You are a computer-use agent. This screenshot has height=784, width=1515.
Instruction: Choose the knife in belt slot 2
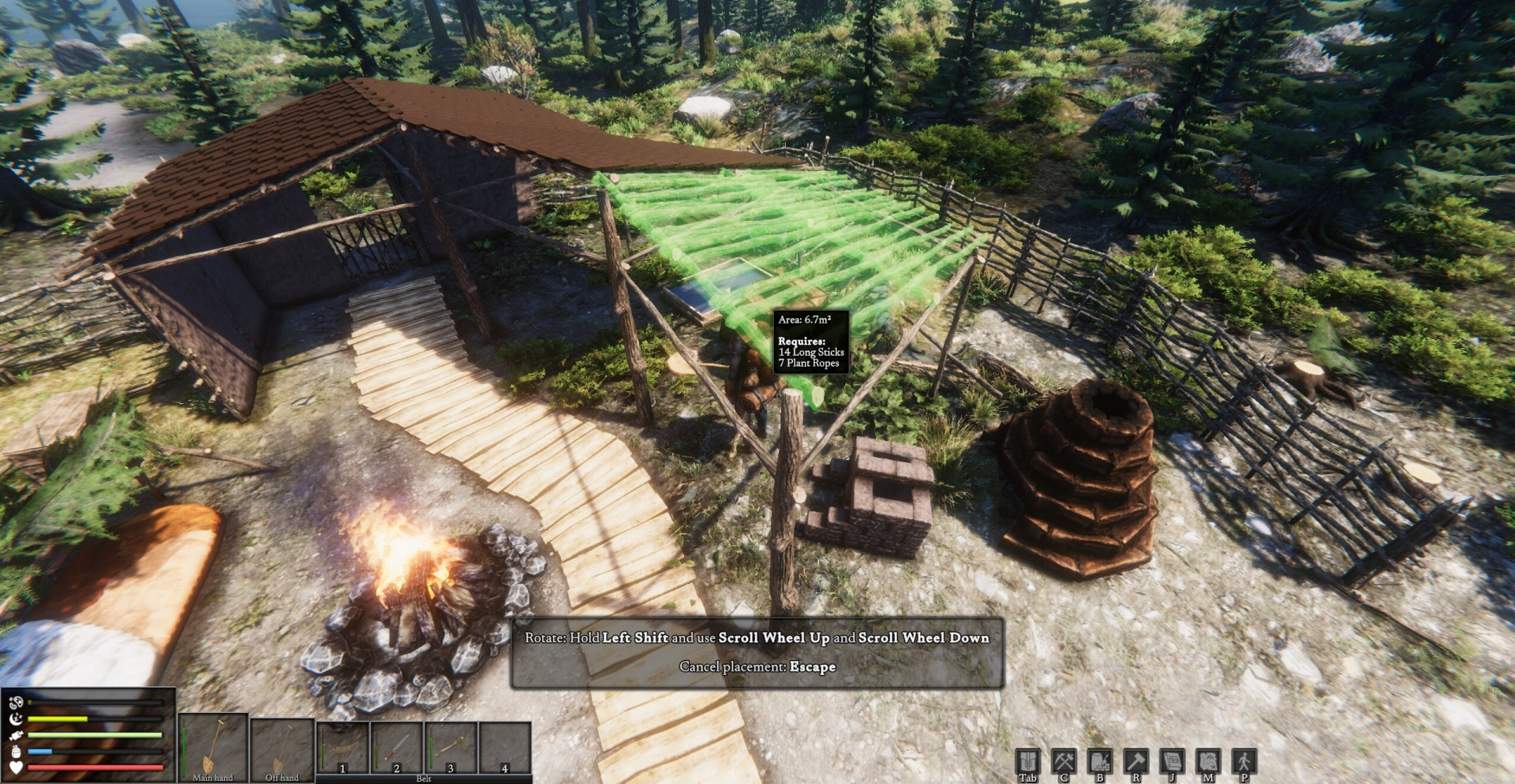tap(397, 747)
